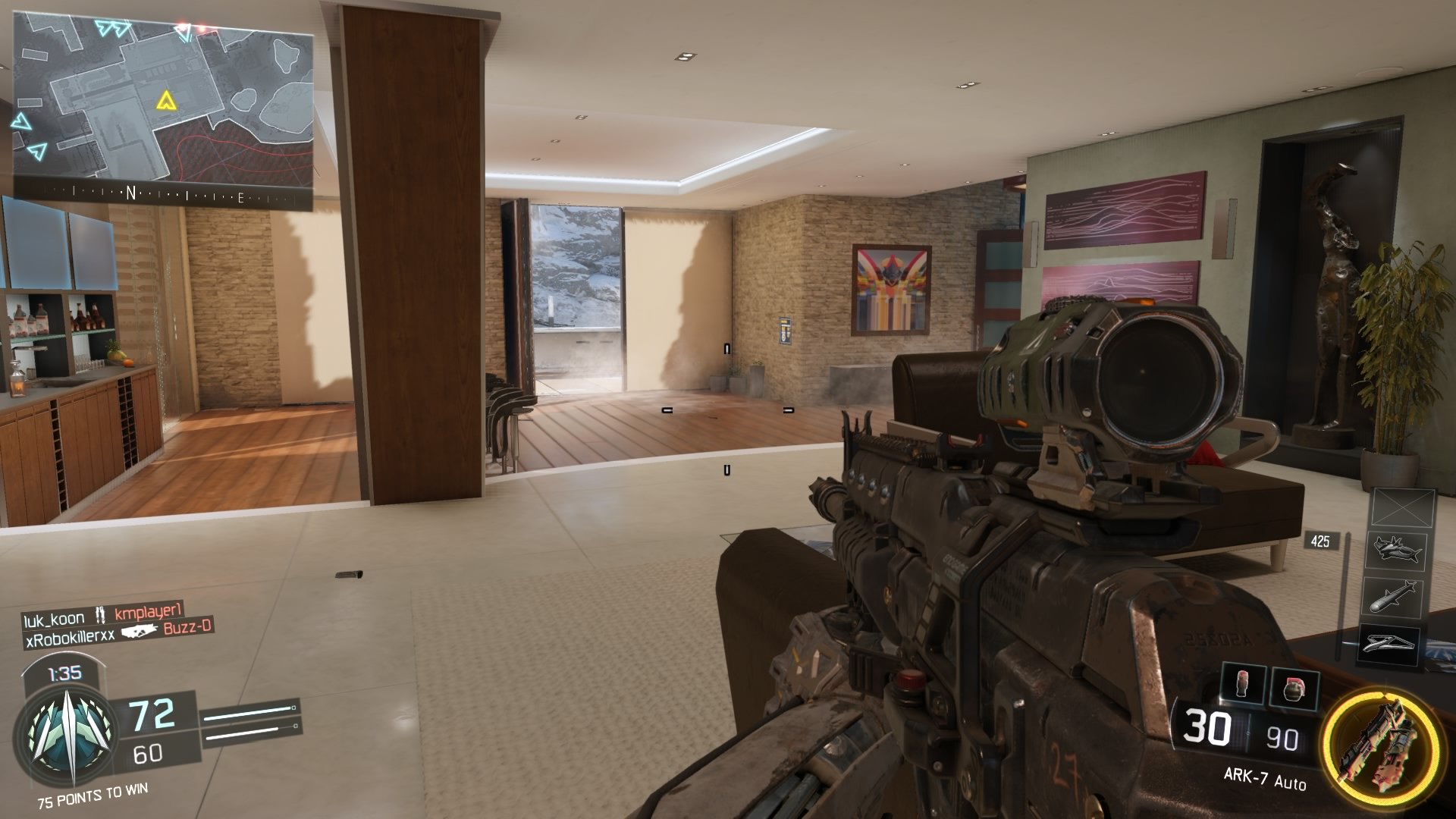Activate the missile scorestreak icon
Image resolution: width=1456 pixels, height=819 pixels.
(1395, 597)
